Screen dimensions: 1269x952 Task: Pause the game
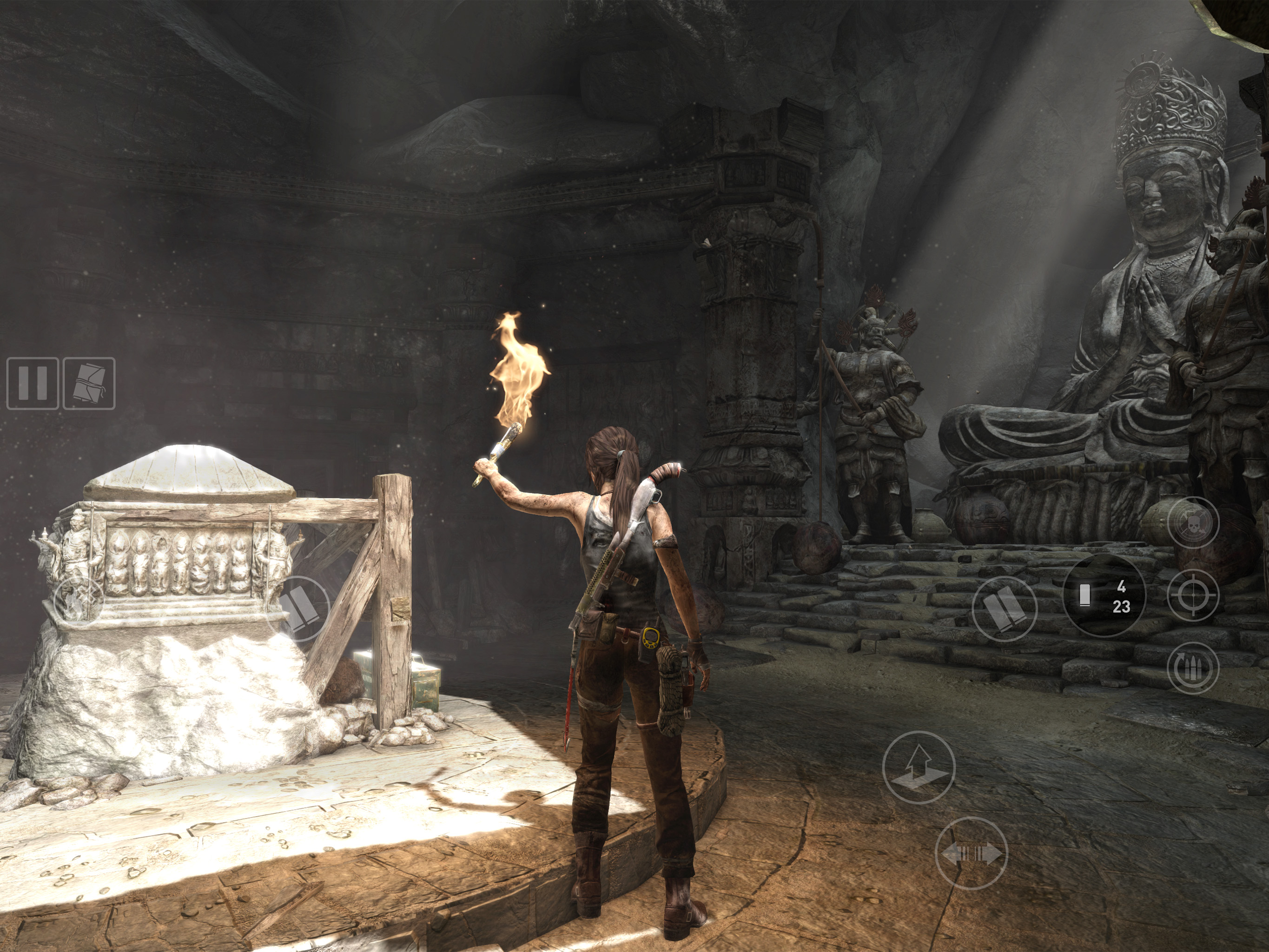pyautogui.click(x=32, y=383)
